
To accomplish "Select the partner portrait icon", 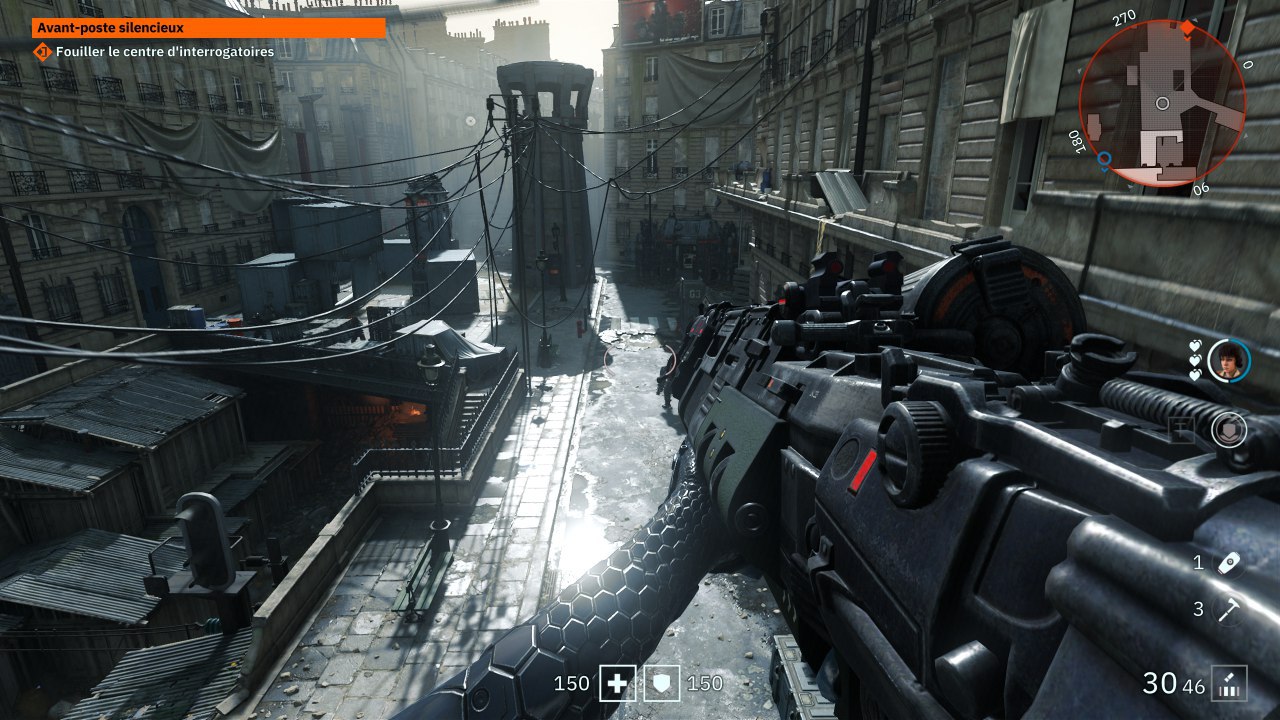I will pos(1229,360).
